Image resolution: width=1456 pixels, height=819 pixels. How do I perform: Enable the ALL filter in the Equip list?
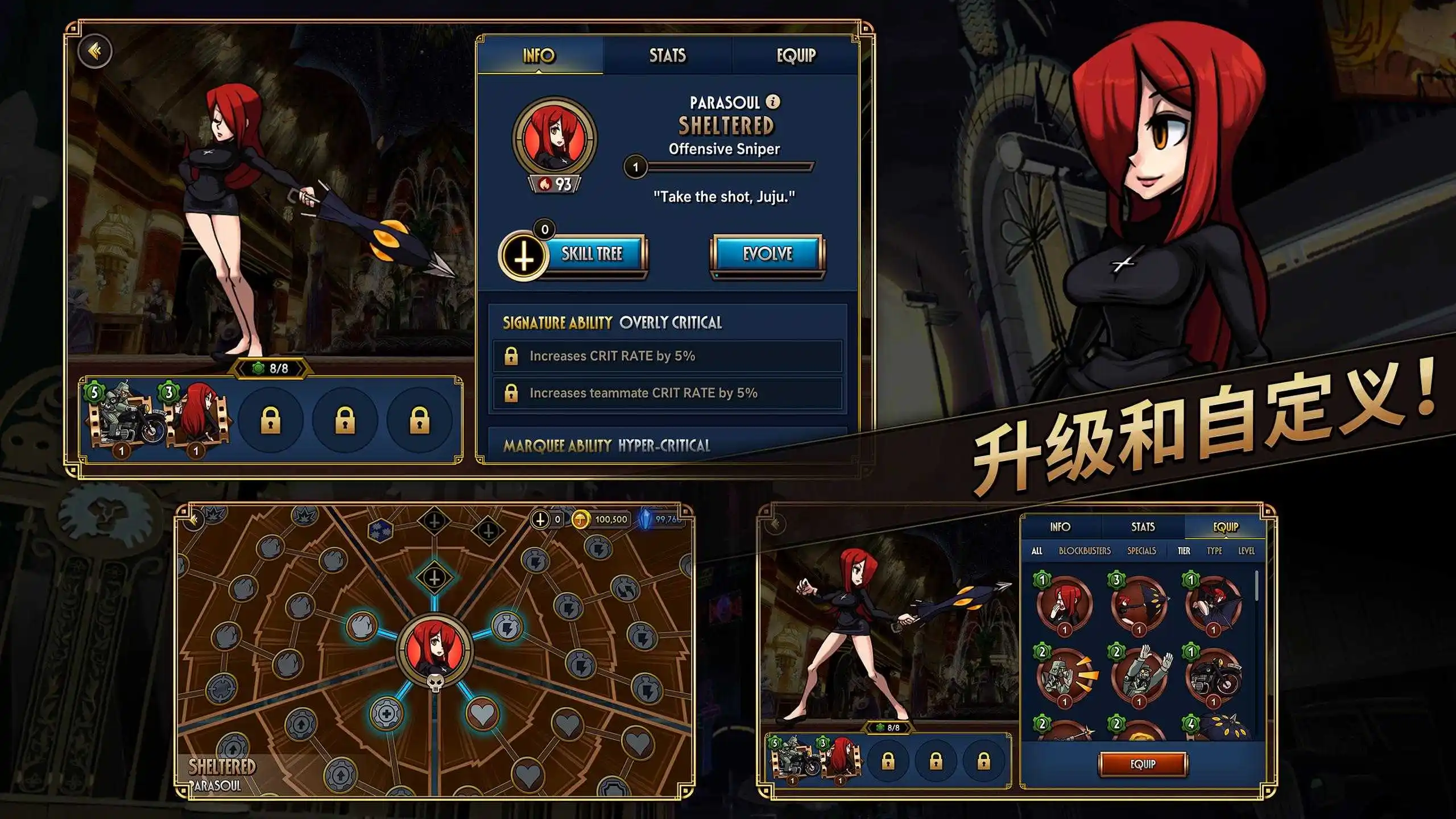(1037, 551)
